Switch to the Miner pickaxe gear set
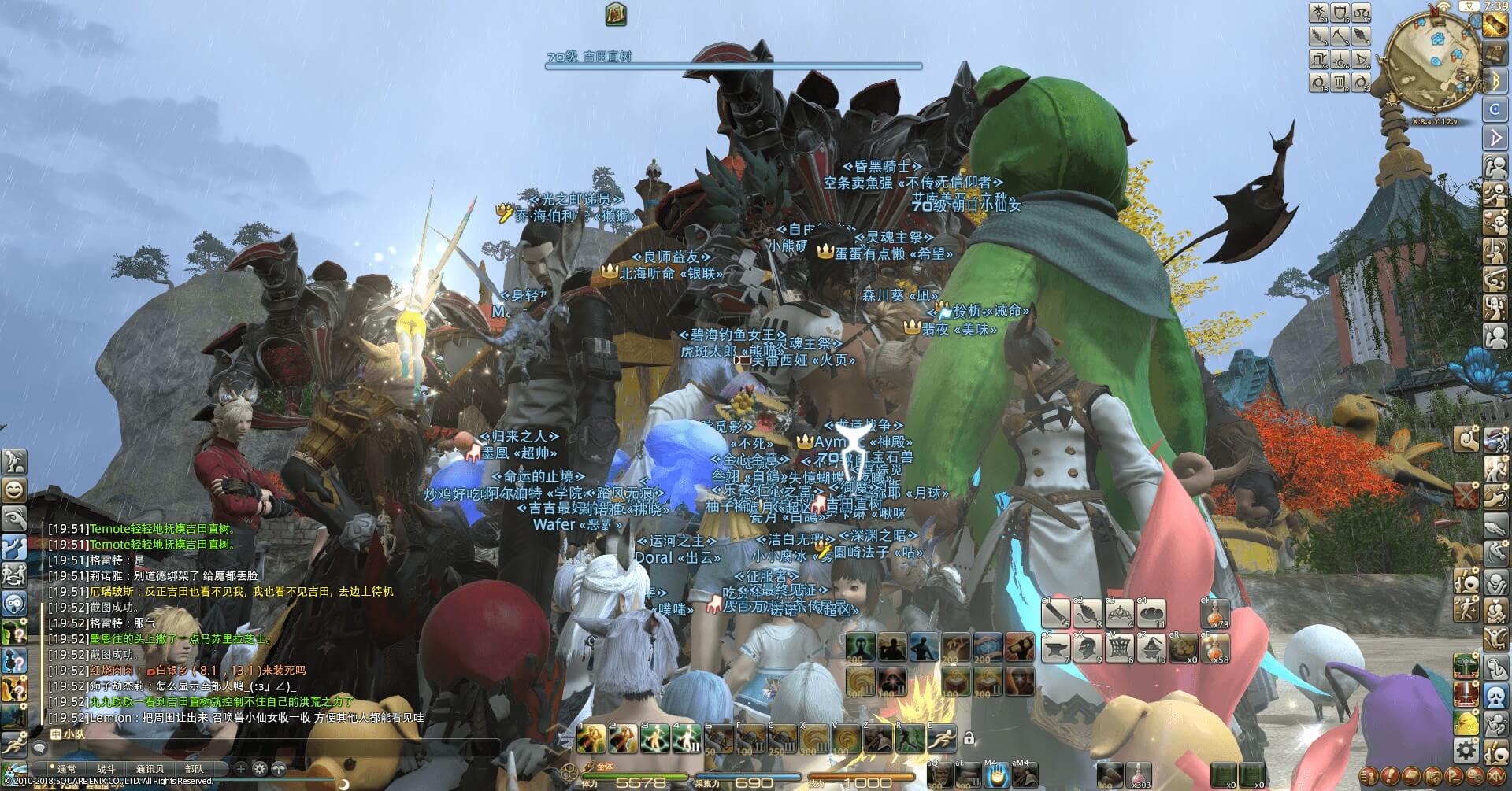The height and width of the screenshot is (791, 1512). 1340,36
